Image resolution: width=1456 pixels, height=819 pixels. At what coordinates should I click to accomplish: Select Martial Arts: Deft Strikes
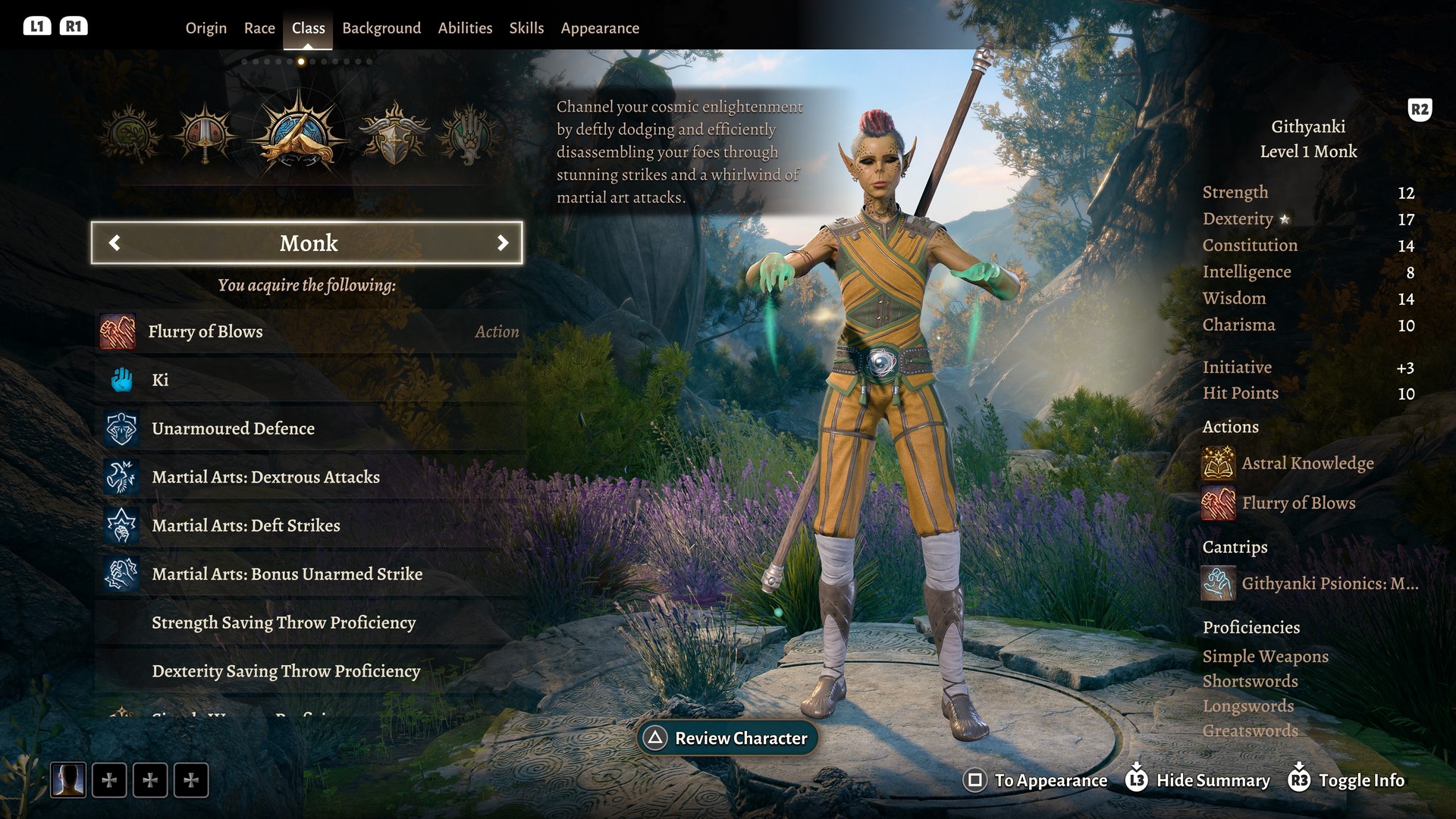click(x=309, y=526)
